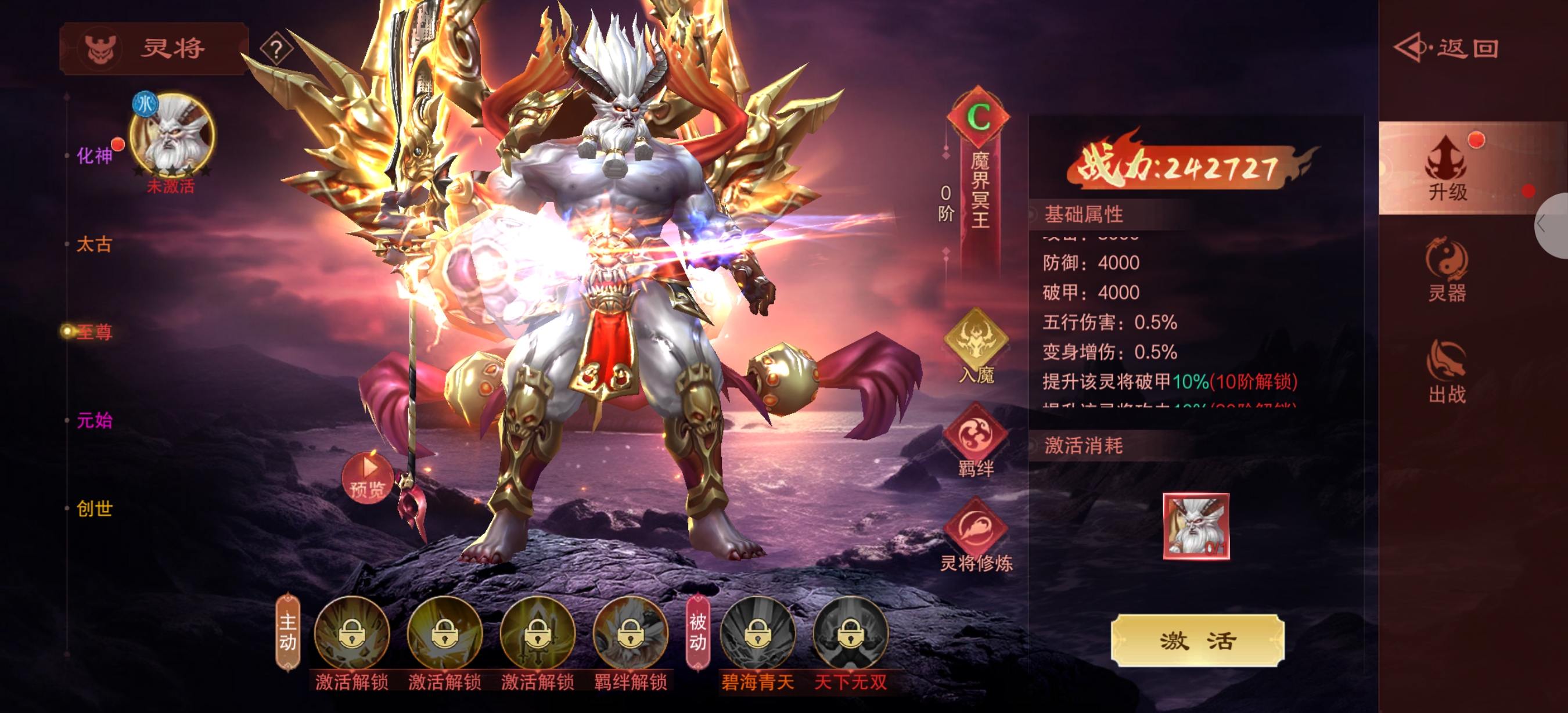Open the 元始 tier category
Viewport: 1568px width, 713px height.
[94, 420]
